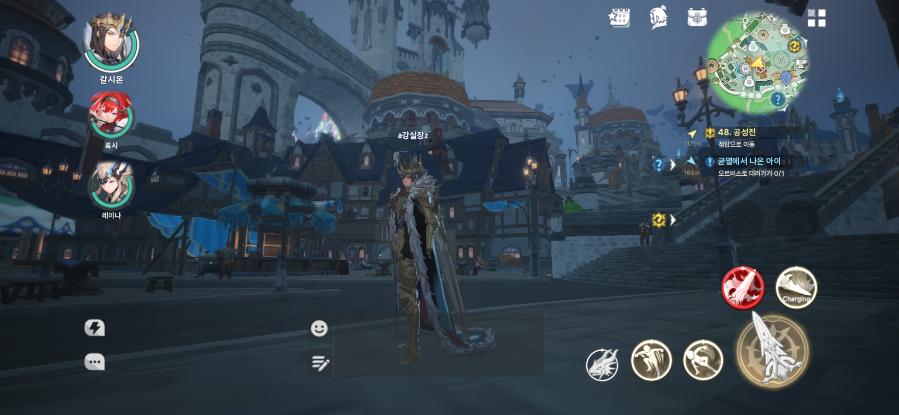Tap the lightning bolt icon button

point(95,328)
